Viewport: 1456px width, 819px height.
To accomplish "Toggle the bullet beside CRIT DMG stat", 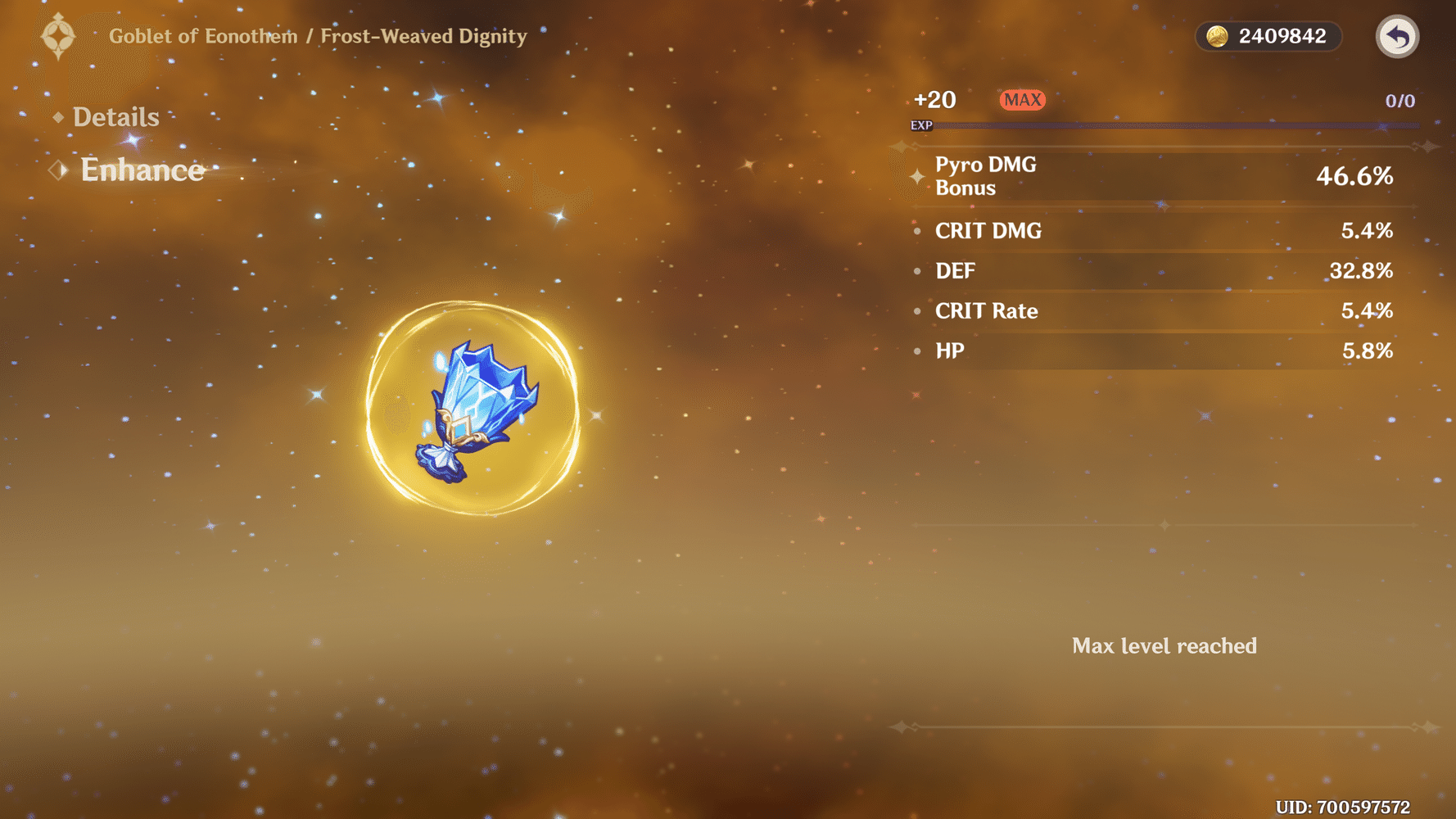I will (916, 230).
